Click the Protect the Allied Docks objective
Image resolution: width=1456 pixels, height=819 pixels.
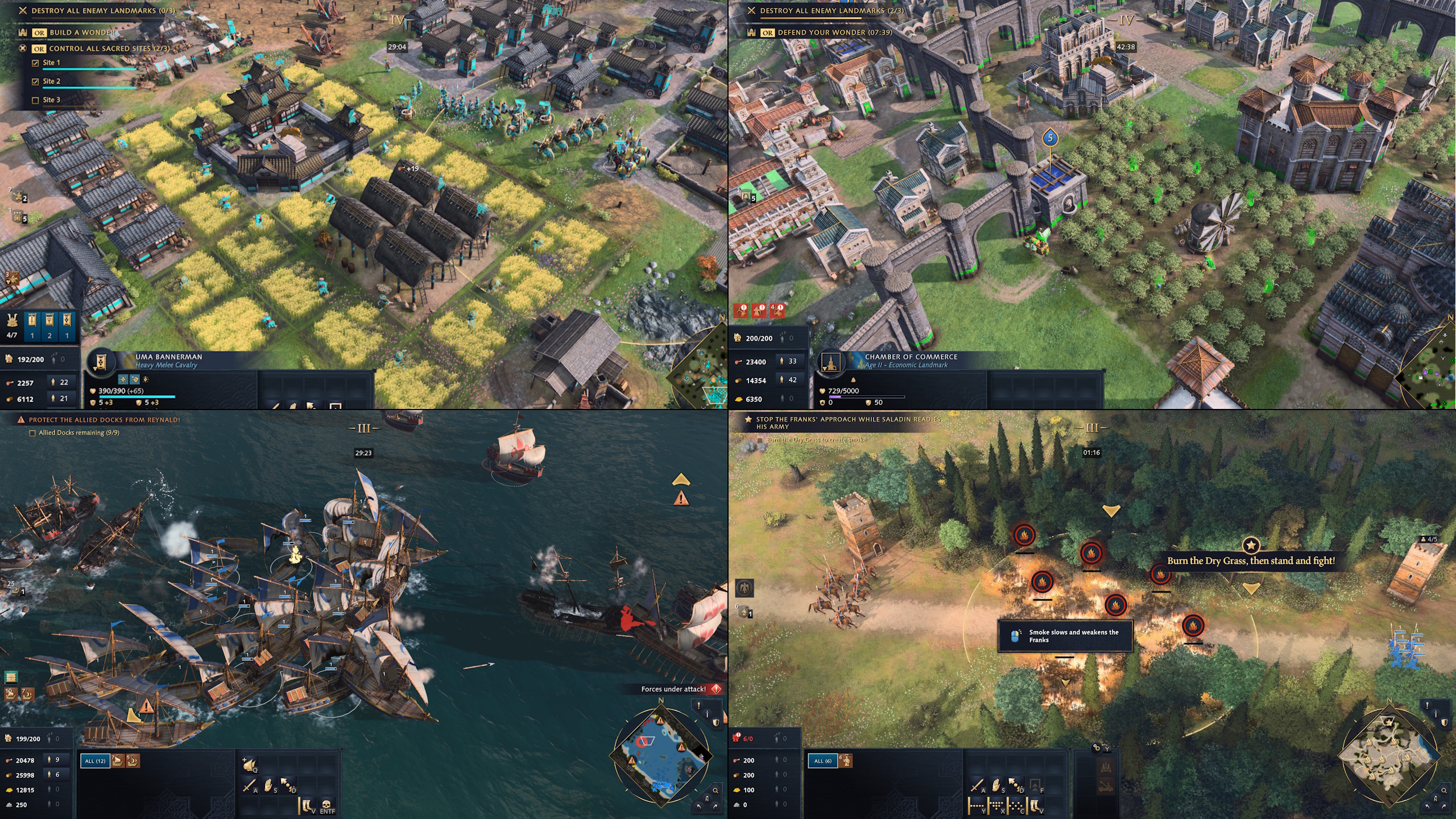coord(104,420)
